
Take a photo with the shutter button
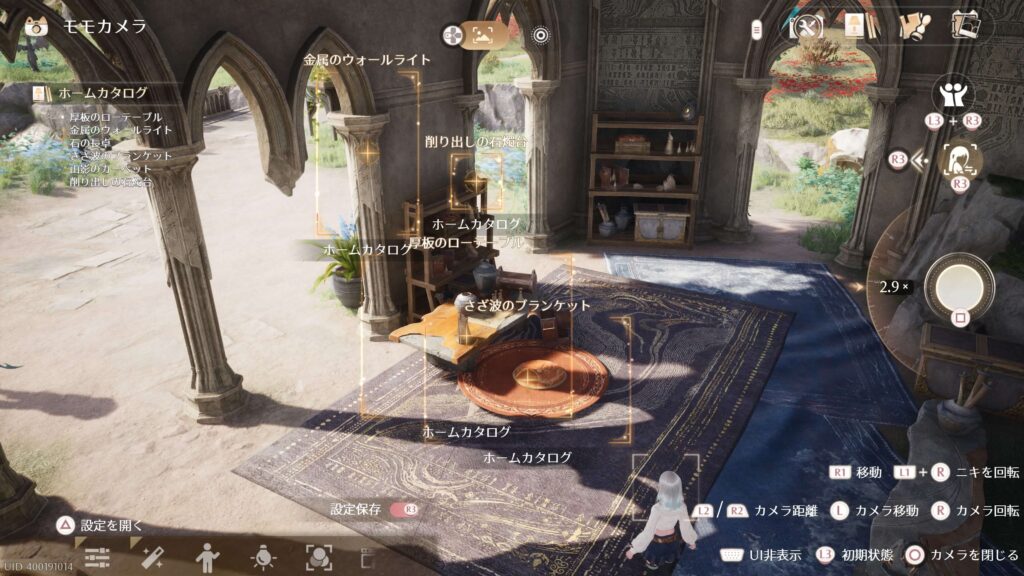tap(959, 287)
